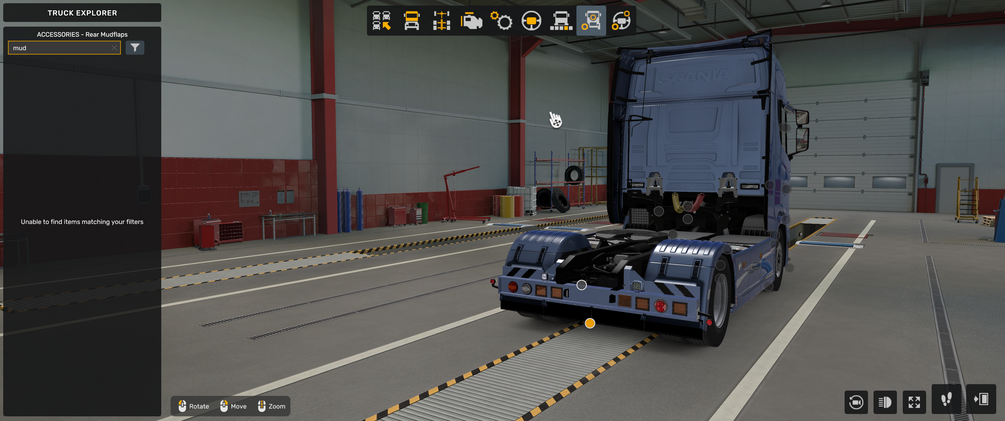
Task: Switch to walk-around footsteps mode
Action: click(946, 400)
